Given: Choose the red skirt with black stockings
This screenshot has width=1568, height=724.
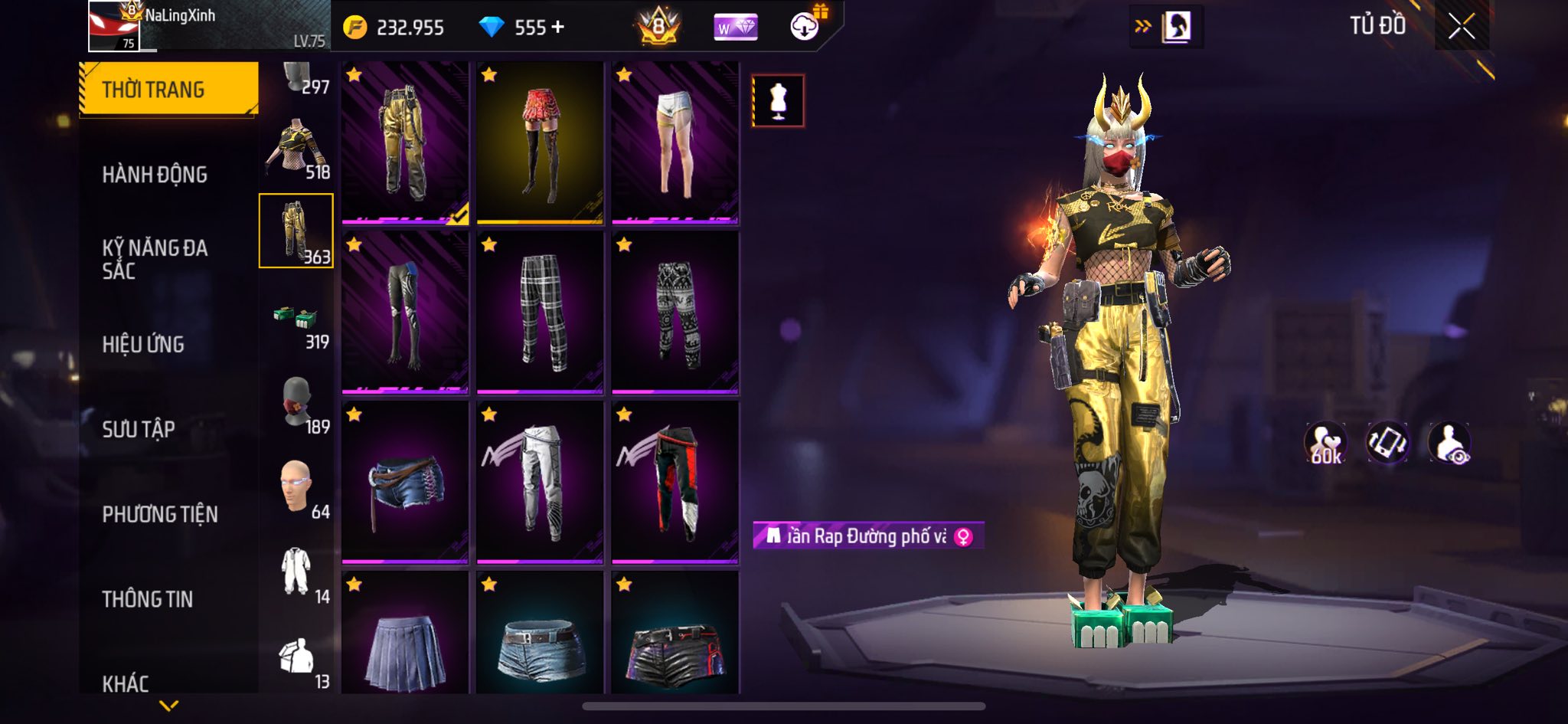Looking at the screenshot, I should (x=540, y=143).
